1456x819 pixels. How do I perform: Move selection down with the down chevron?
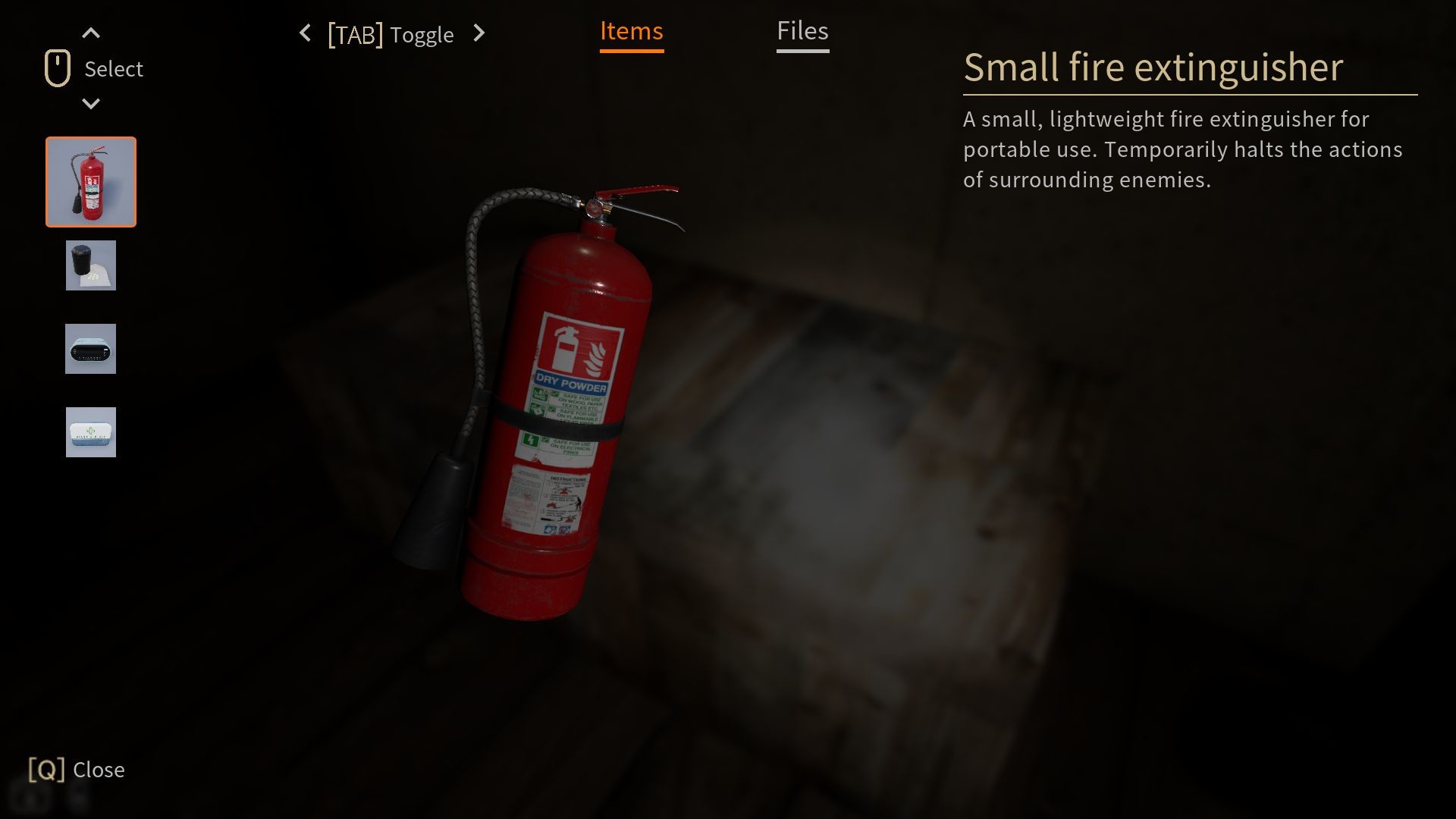tap(91, 104)
